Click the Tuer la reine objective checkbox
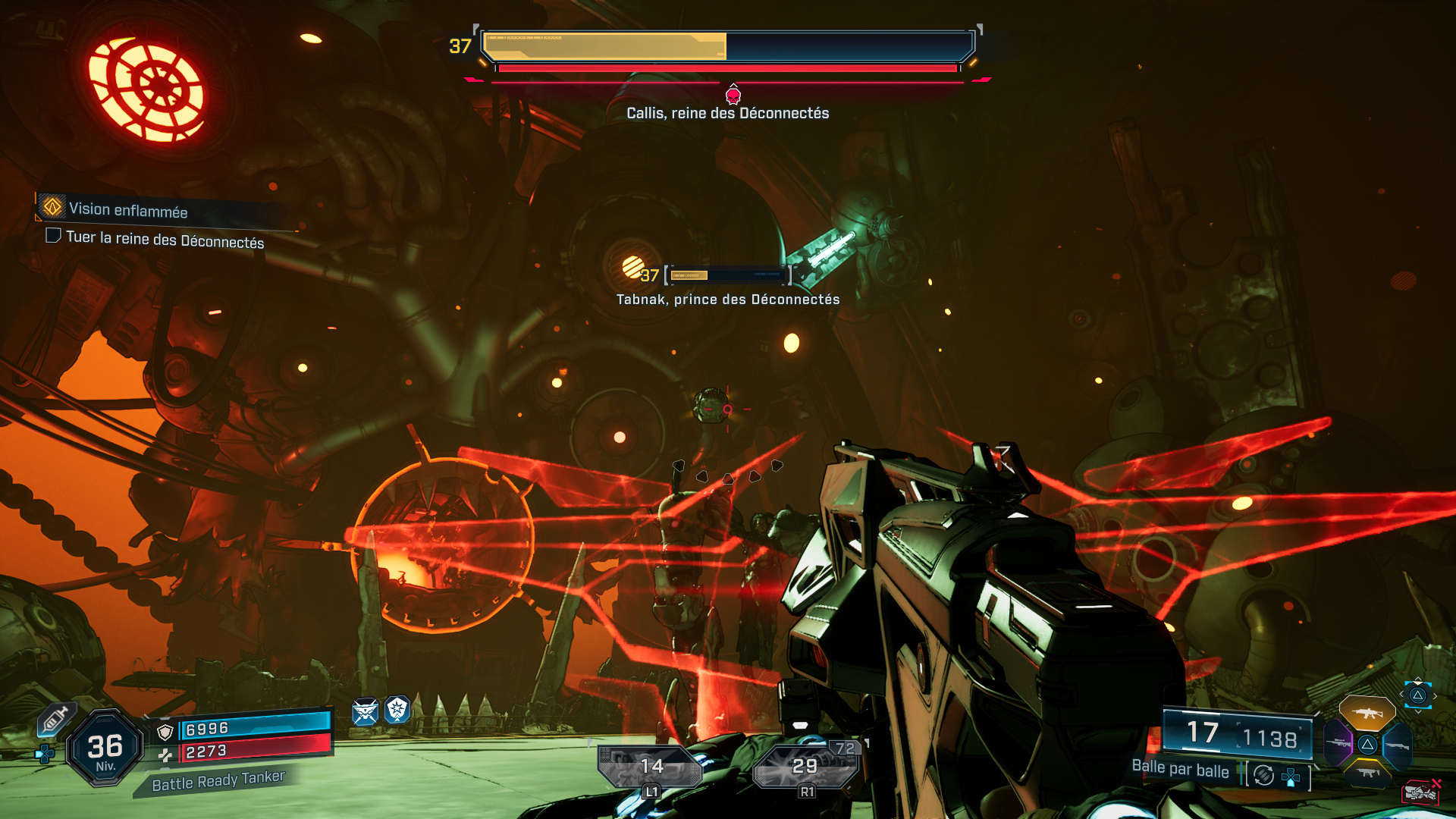 [x=53, y=236]
